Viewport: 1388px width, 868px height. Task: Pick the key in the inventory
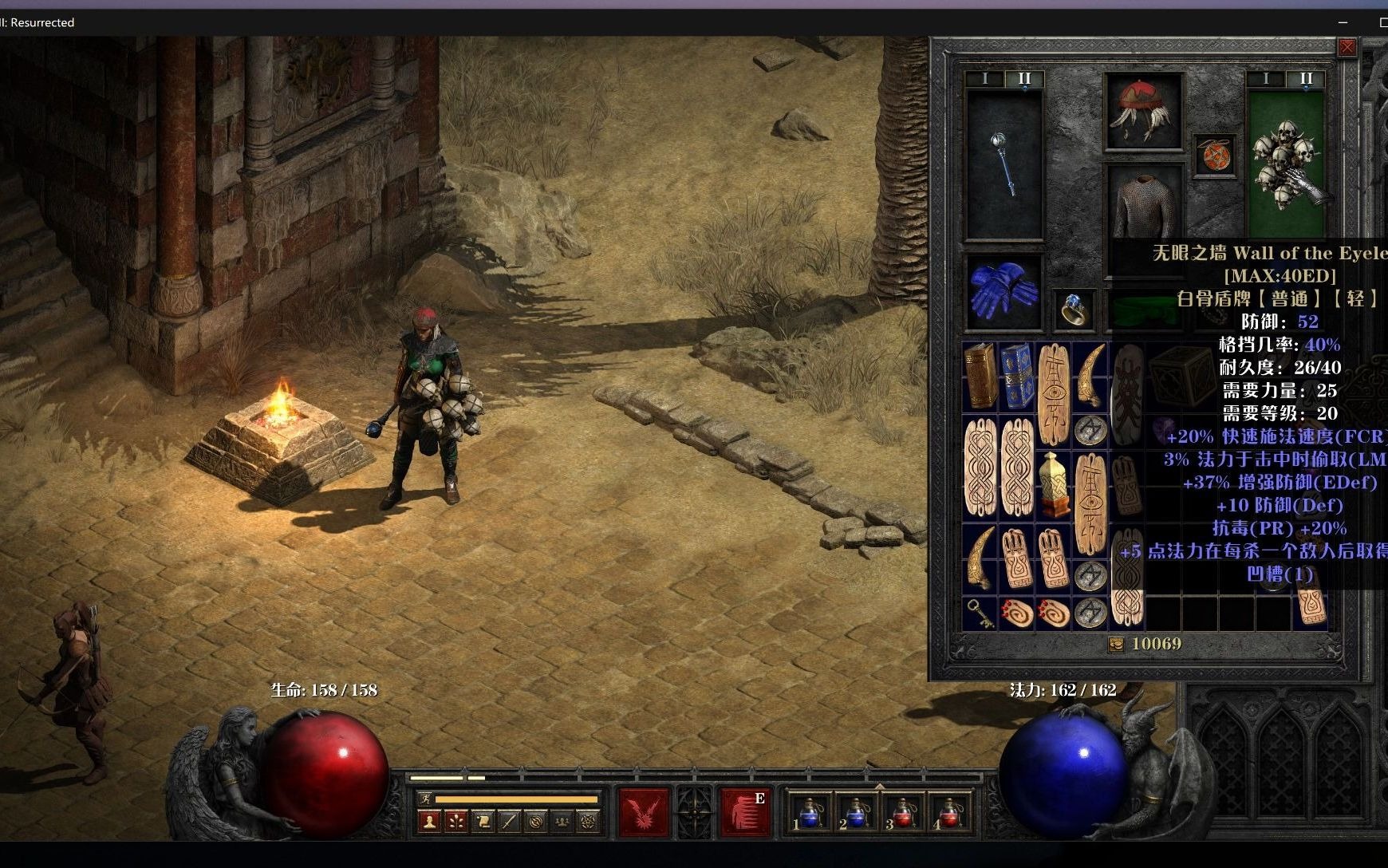click(980, 614)
